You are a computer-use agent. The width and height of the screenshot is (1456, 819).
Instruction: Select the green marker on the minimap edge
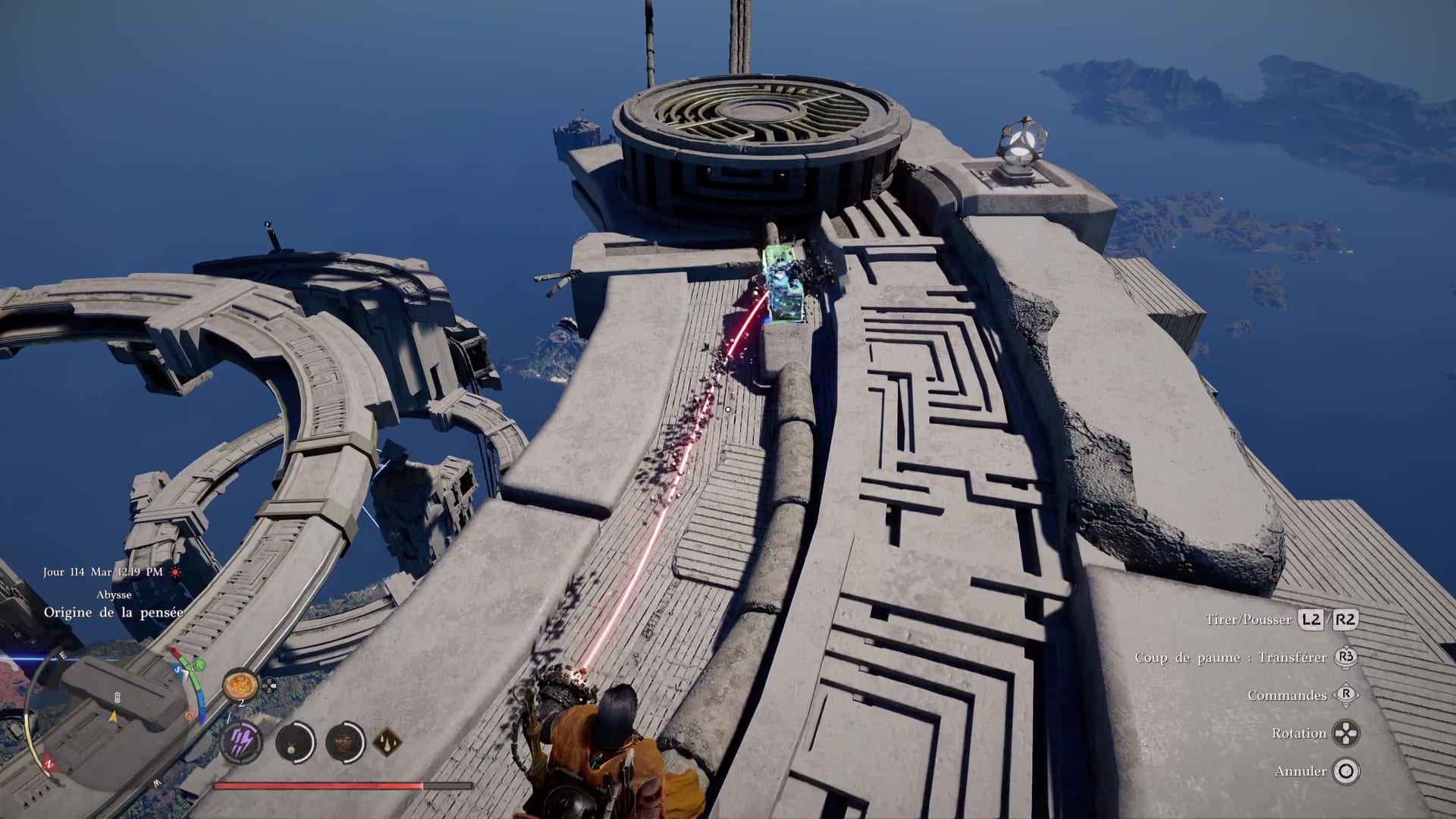199,666
